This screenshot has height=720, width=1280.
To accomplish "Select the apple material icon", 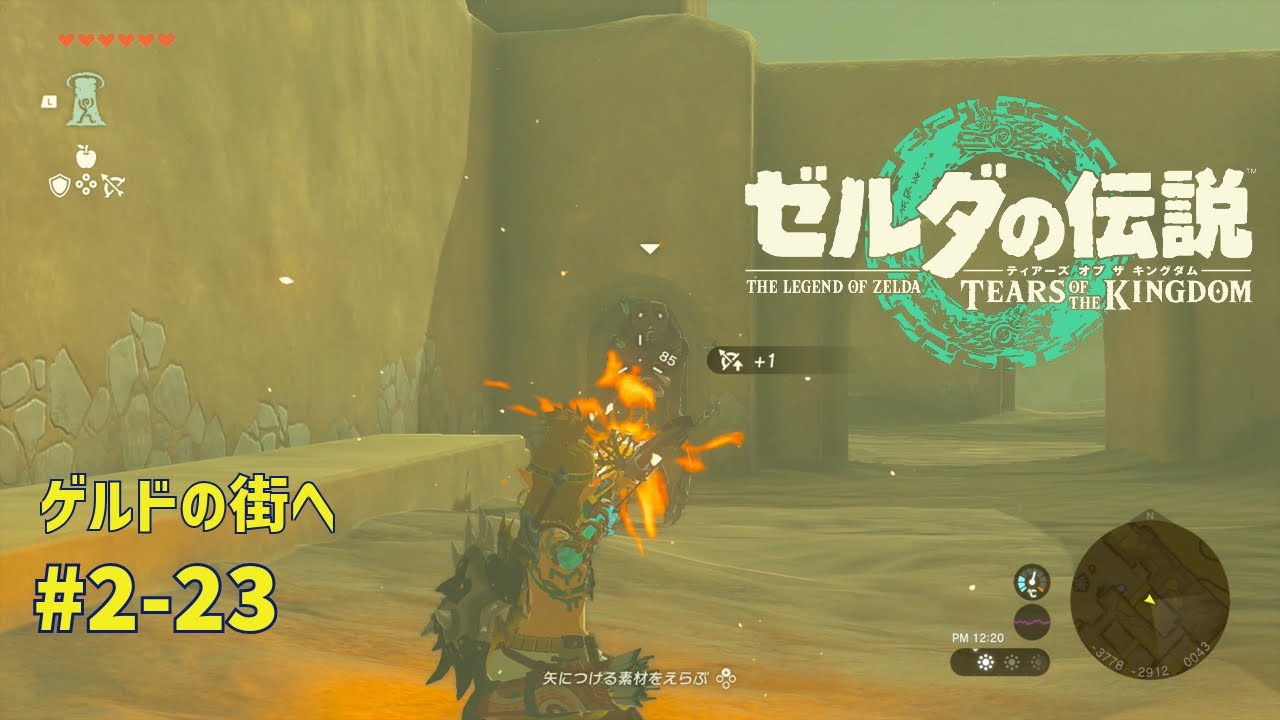I will (86, 156).
